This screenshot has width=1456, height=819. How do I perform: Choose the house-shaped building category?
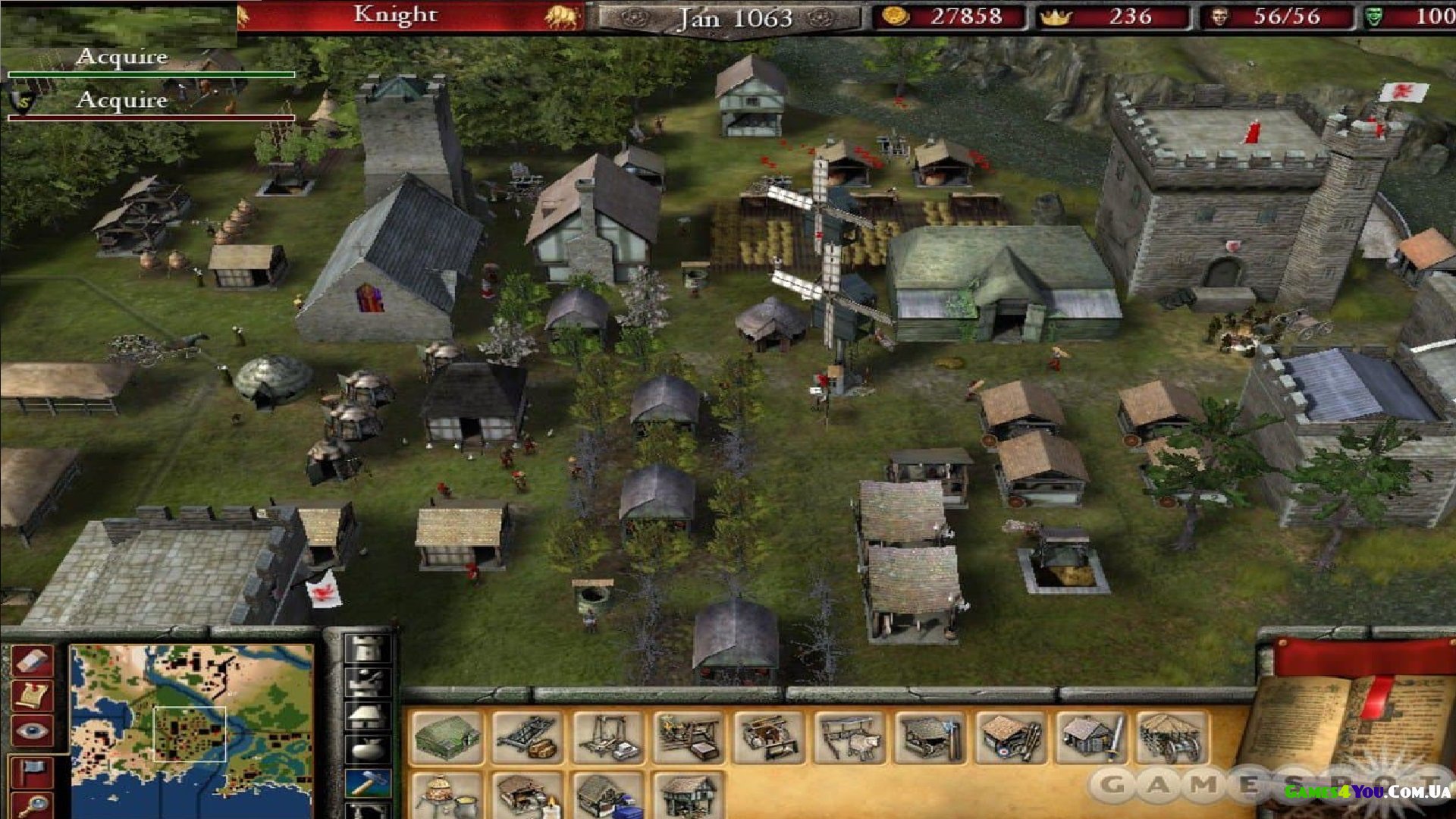pos(368,716)
